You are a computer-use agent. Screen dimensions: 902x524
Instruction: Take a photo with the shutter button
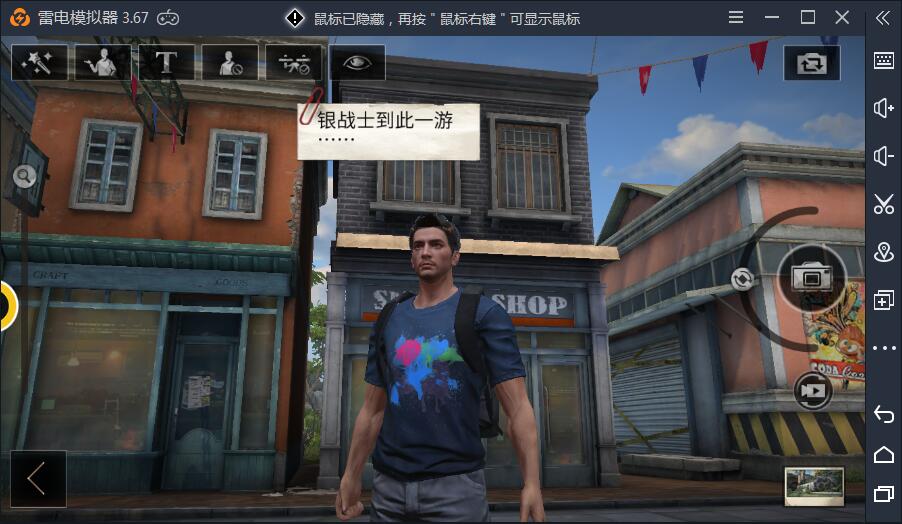pyautogui.click(x=811, y=277)
